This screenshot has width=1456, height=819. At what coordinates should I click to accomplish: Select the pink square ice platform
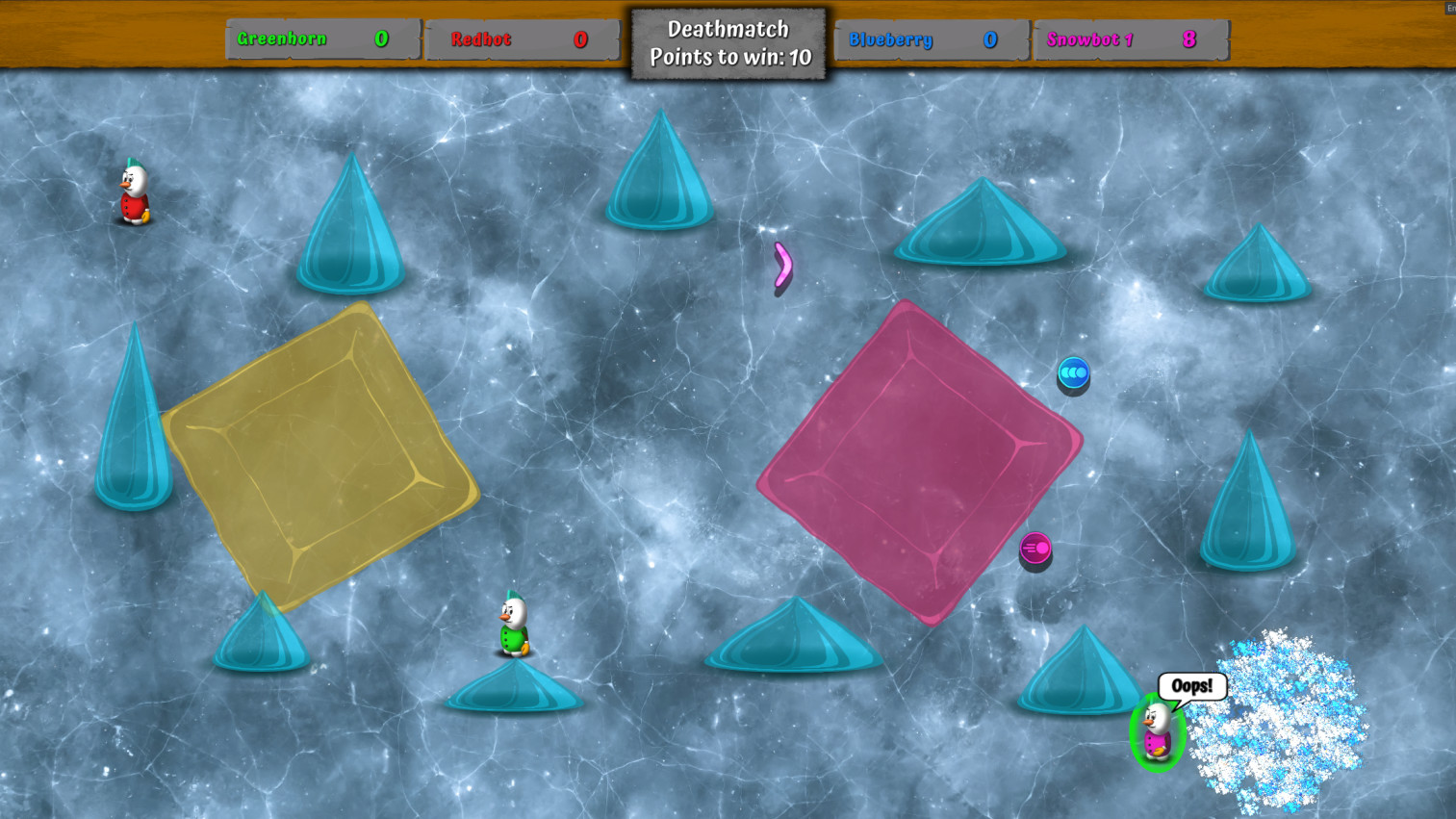(x=919, y=462)
